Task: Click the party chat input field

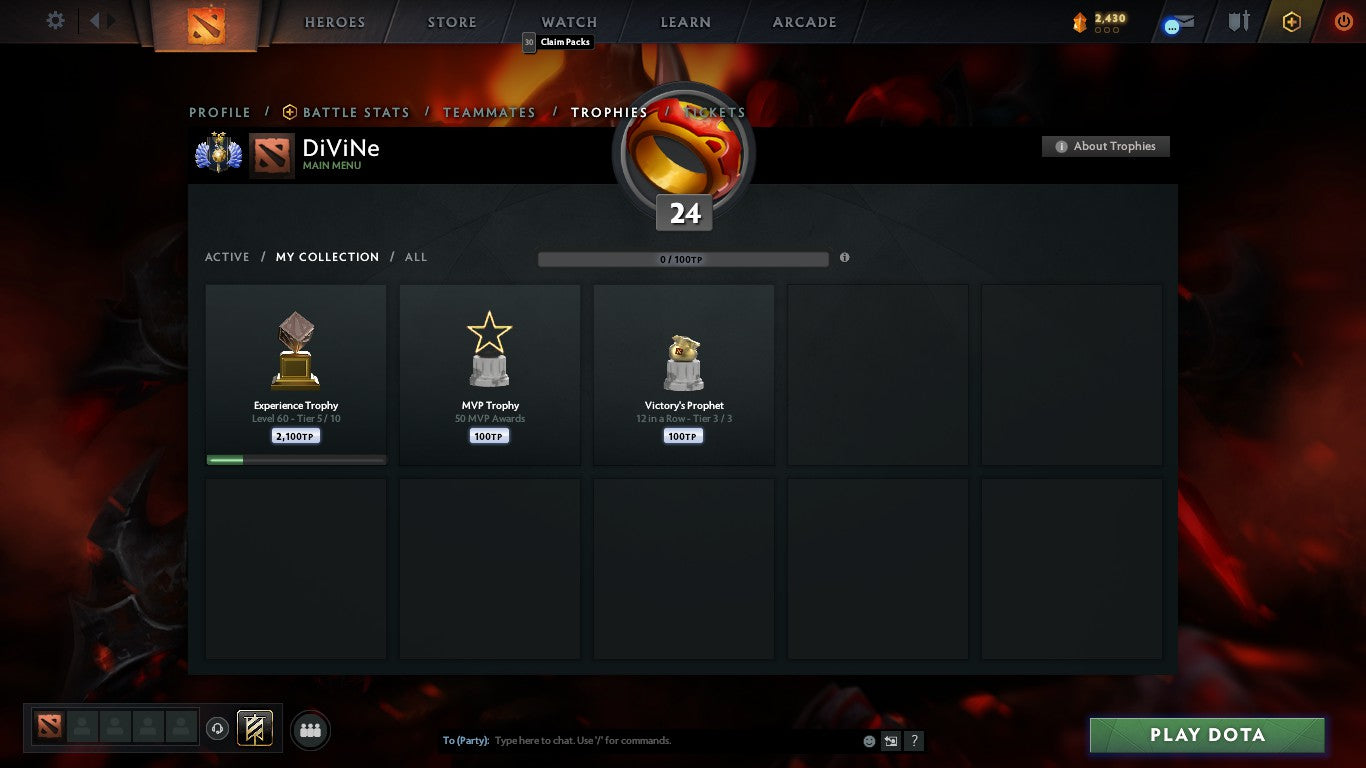Action: (x=600, y=741)
